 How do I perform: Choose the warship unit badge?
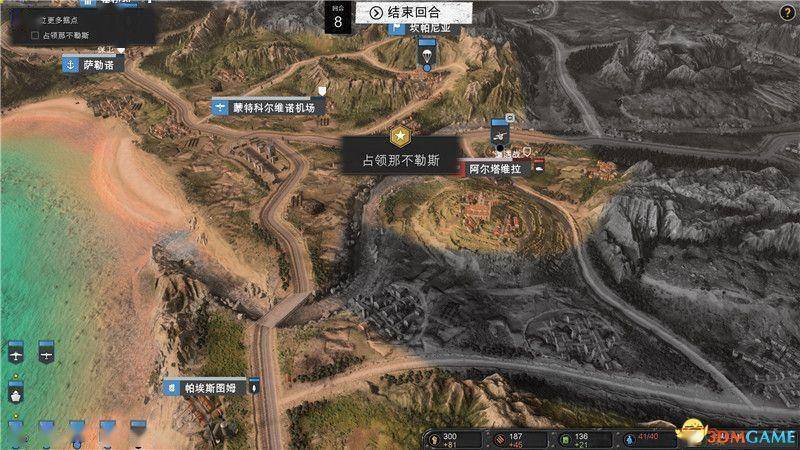click(15, 394)
